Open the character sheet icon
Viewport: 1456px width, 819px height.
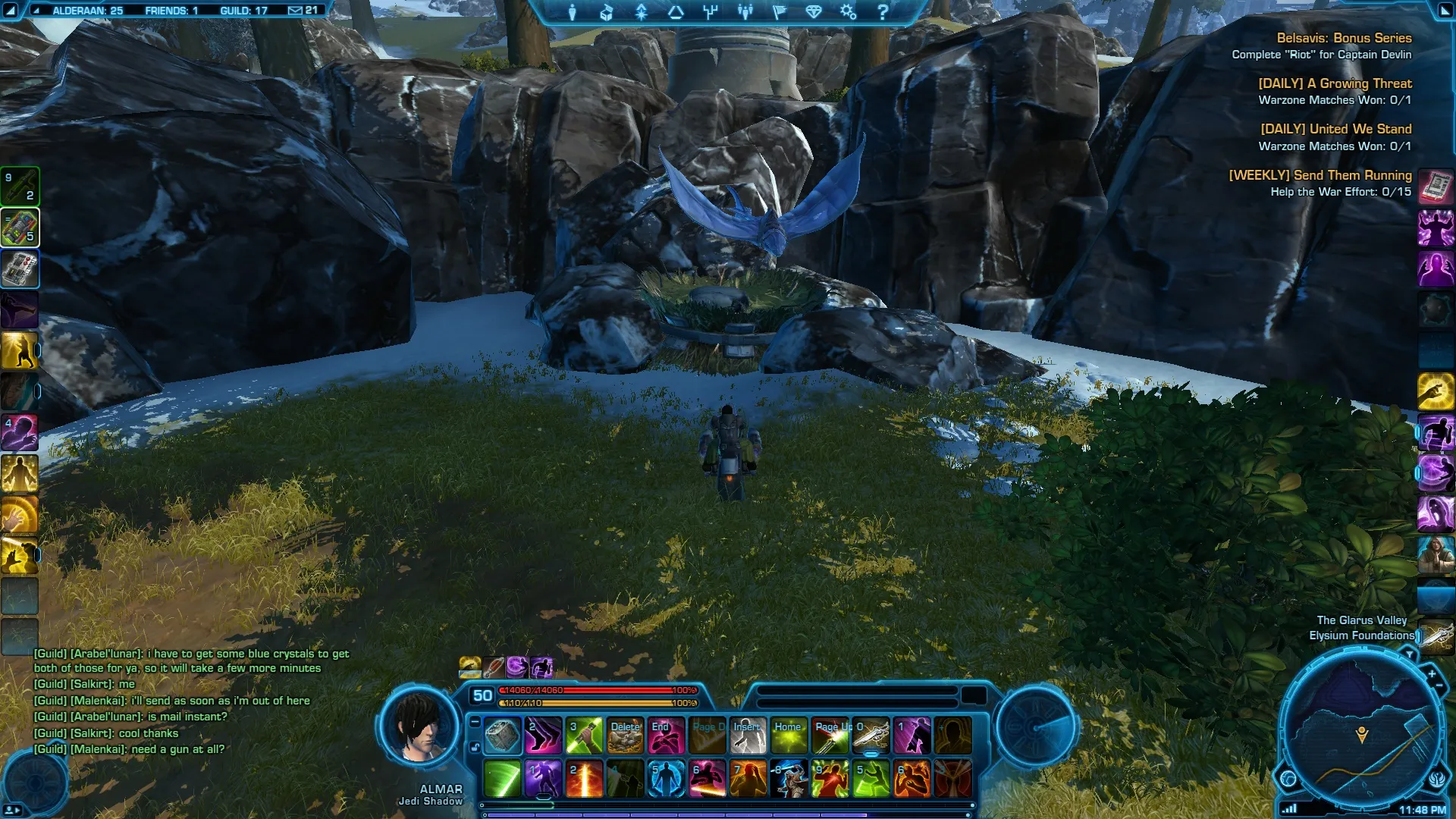tap(572, 12)
